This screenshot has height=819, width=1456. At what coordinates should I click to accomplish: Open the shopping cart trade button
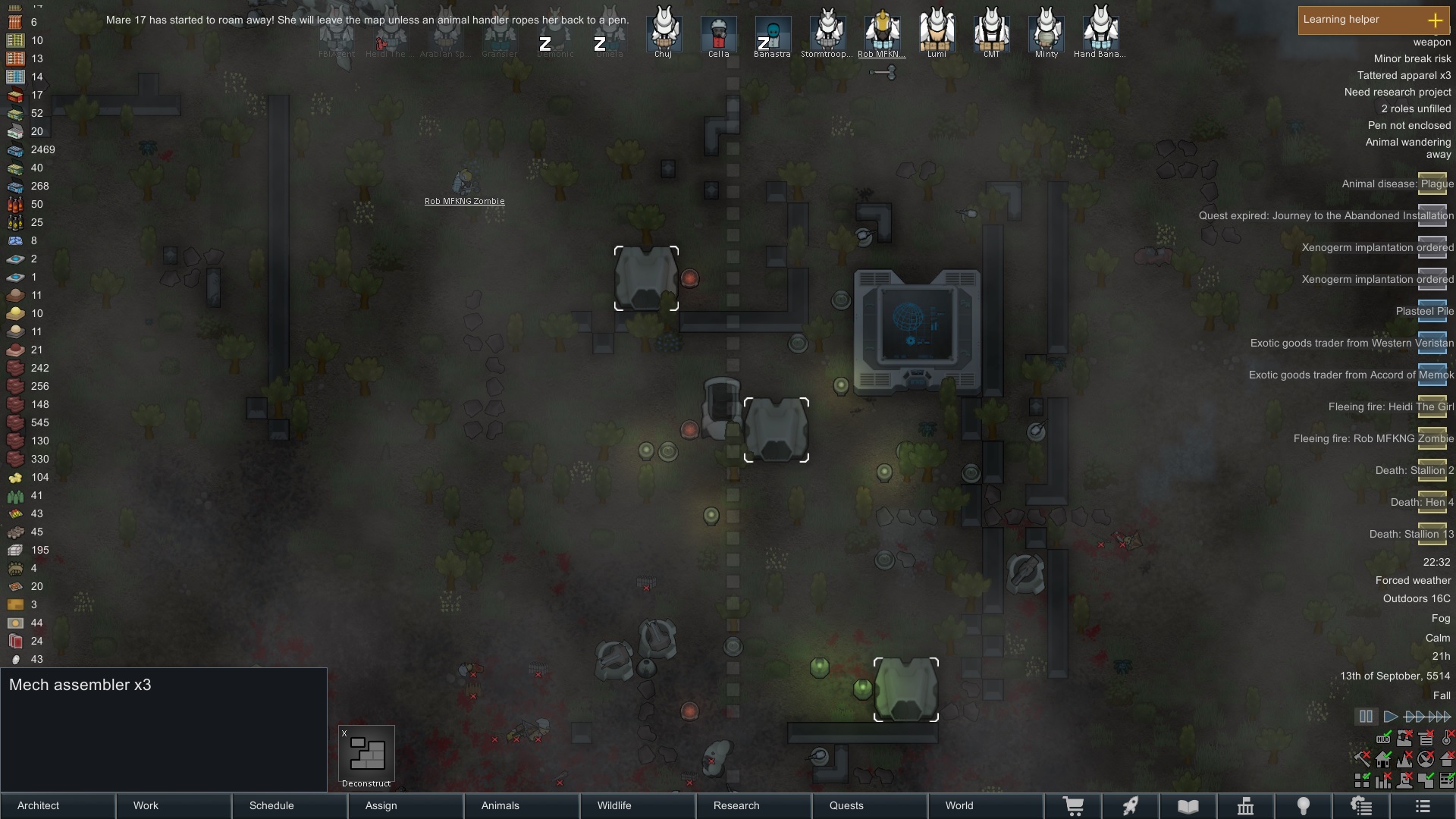pos(1073,806)
